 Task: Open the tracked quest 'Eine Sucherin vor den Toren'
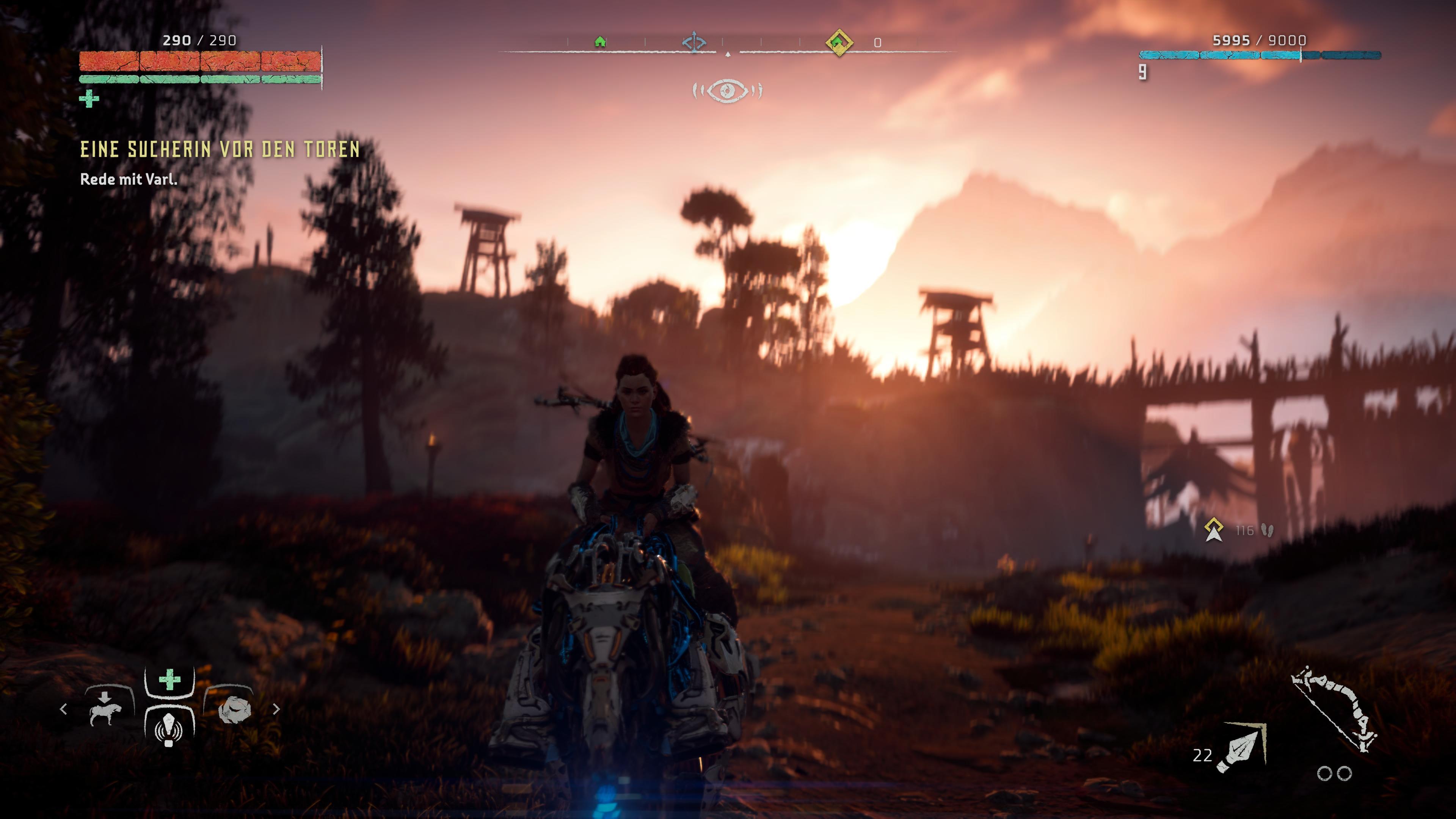click(x=220, y=149)
